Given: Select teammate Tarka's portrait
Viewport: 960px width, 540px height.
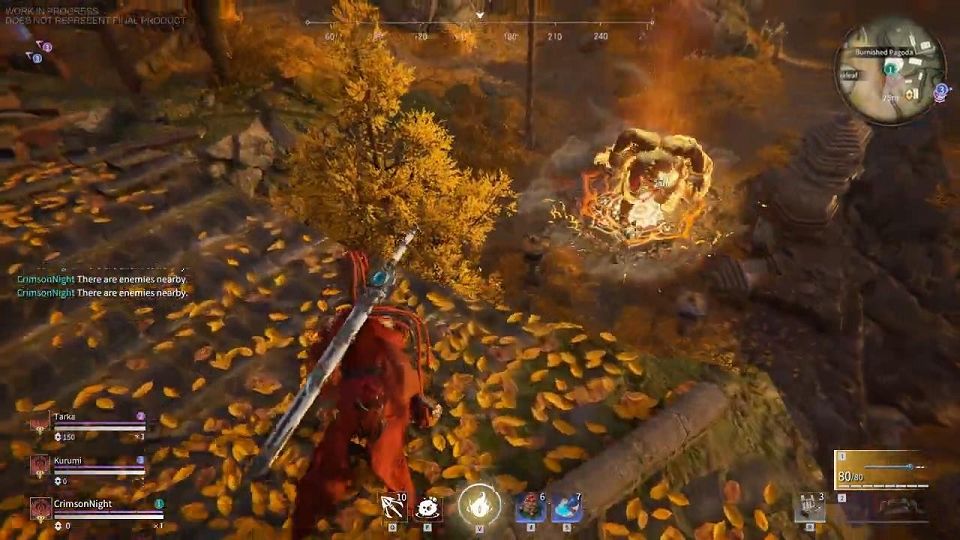Looking at the screenshot, I should (40, 424).
